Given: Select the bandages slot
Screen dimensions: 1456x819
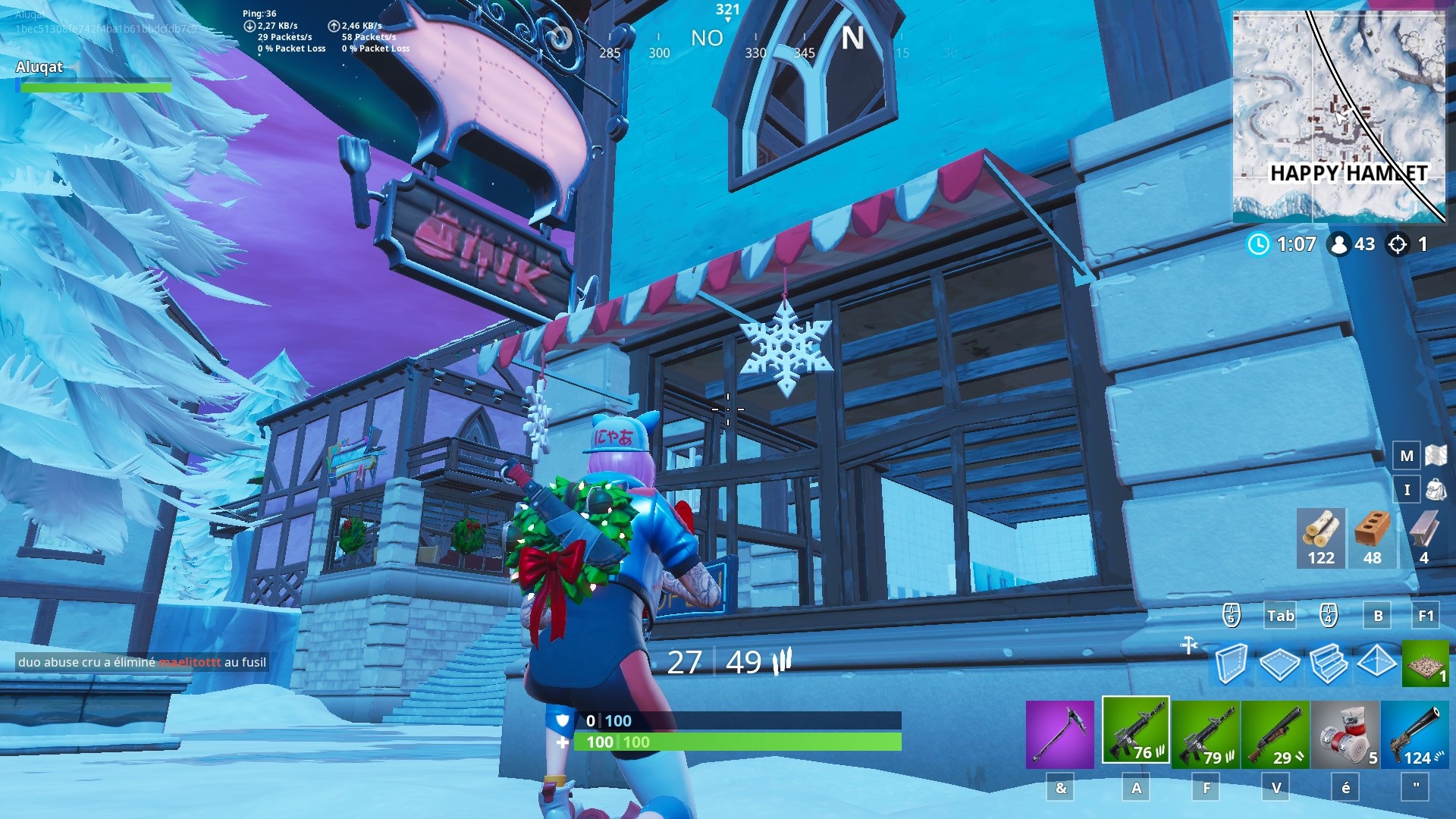Looking at the screenshot, I should [x=1345, y=734].
